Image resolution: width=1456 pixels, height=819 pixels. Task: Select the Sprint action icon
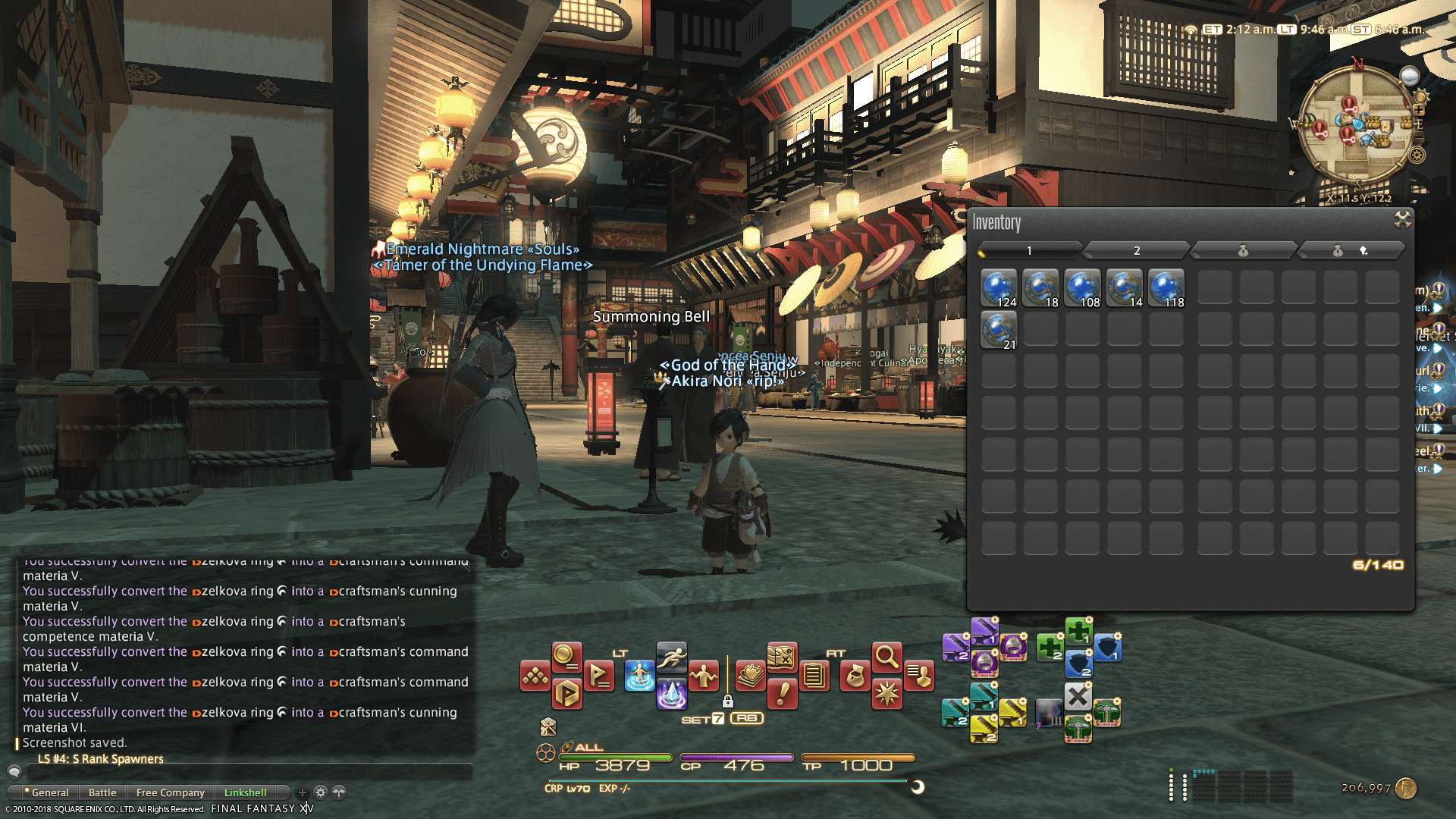[672, 657]
